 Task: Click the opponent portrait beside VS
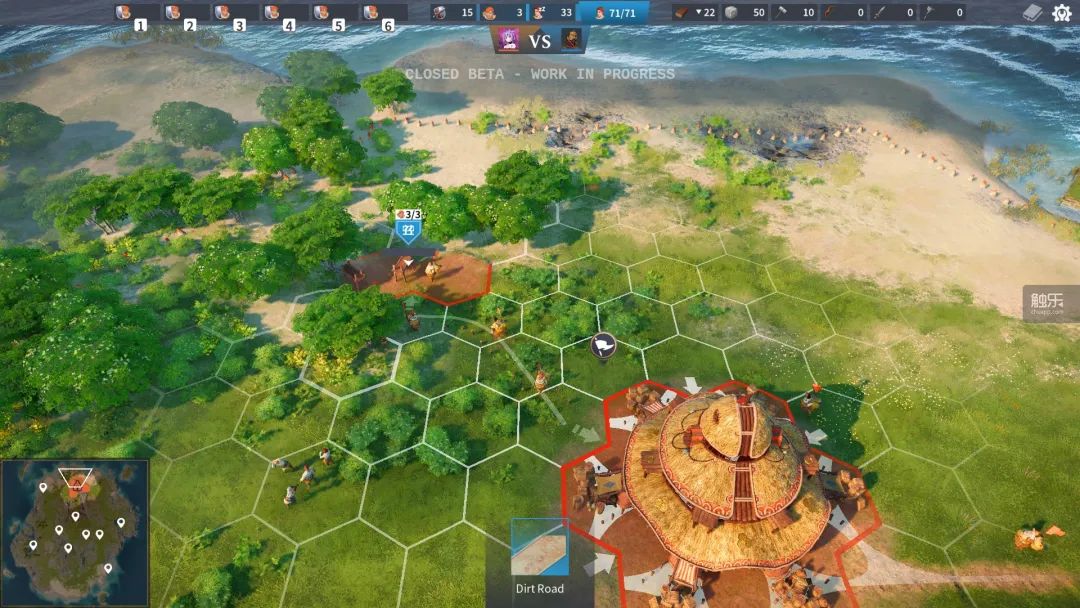[x=571, y=40]
